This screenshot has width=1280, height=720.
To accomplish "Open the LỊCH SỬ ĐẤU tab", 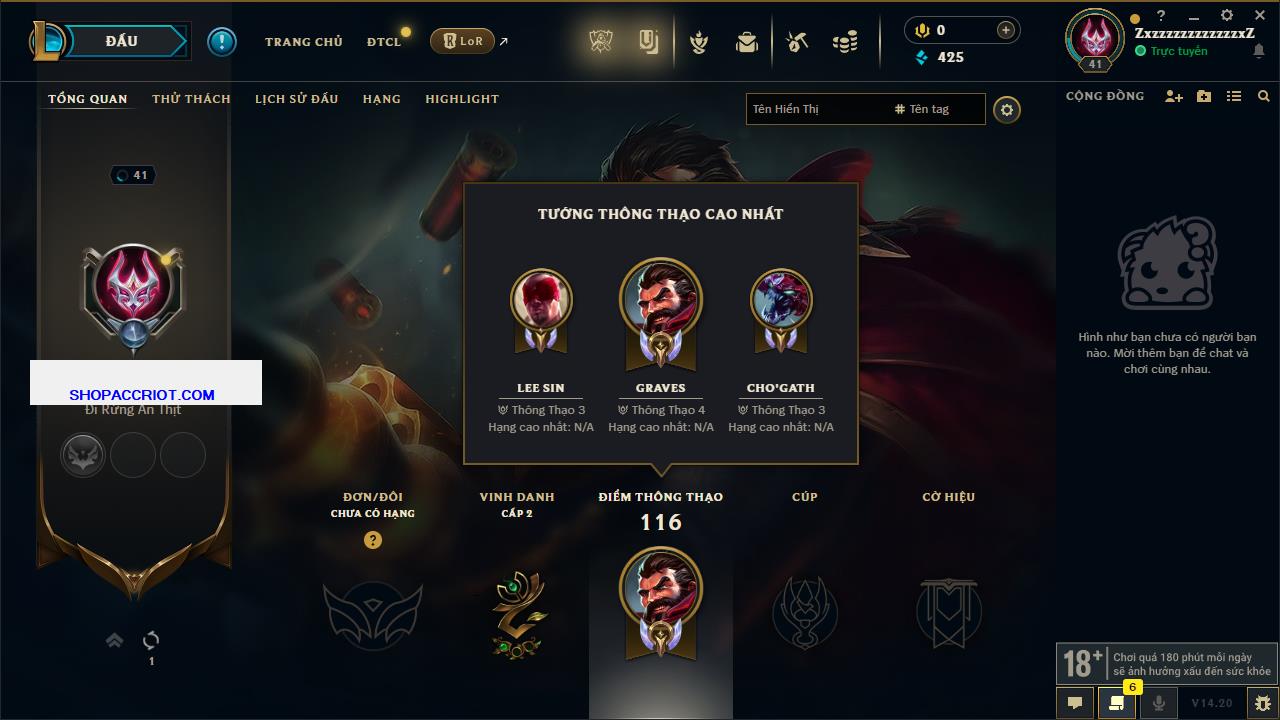I will point(296,99).
